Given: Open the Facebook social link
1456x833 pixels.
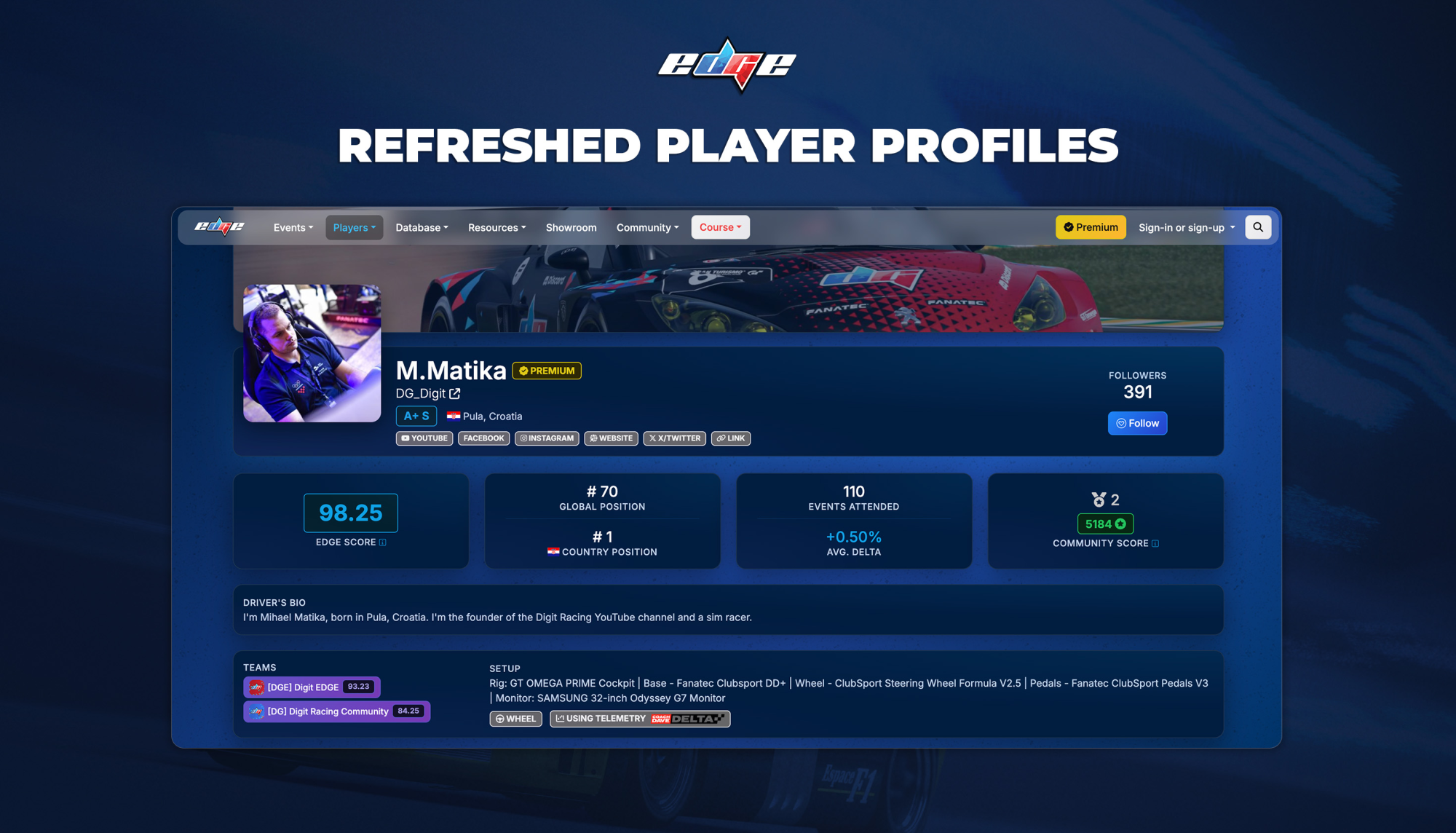Looking at the screenshot, I should pos(483,438).
